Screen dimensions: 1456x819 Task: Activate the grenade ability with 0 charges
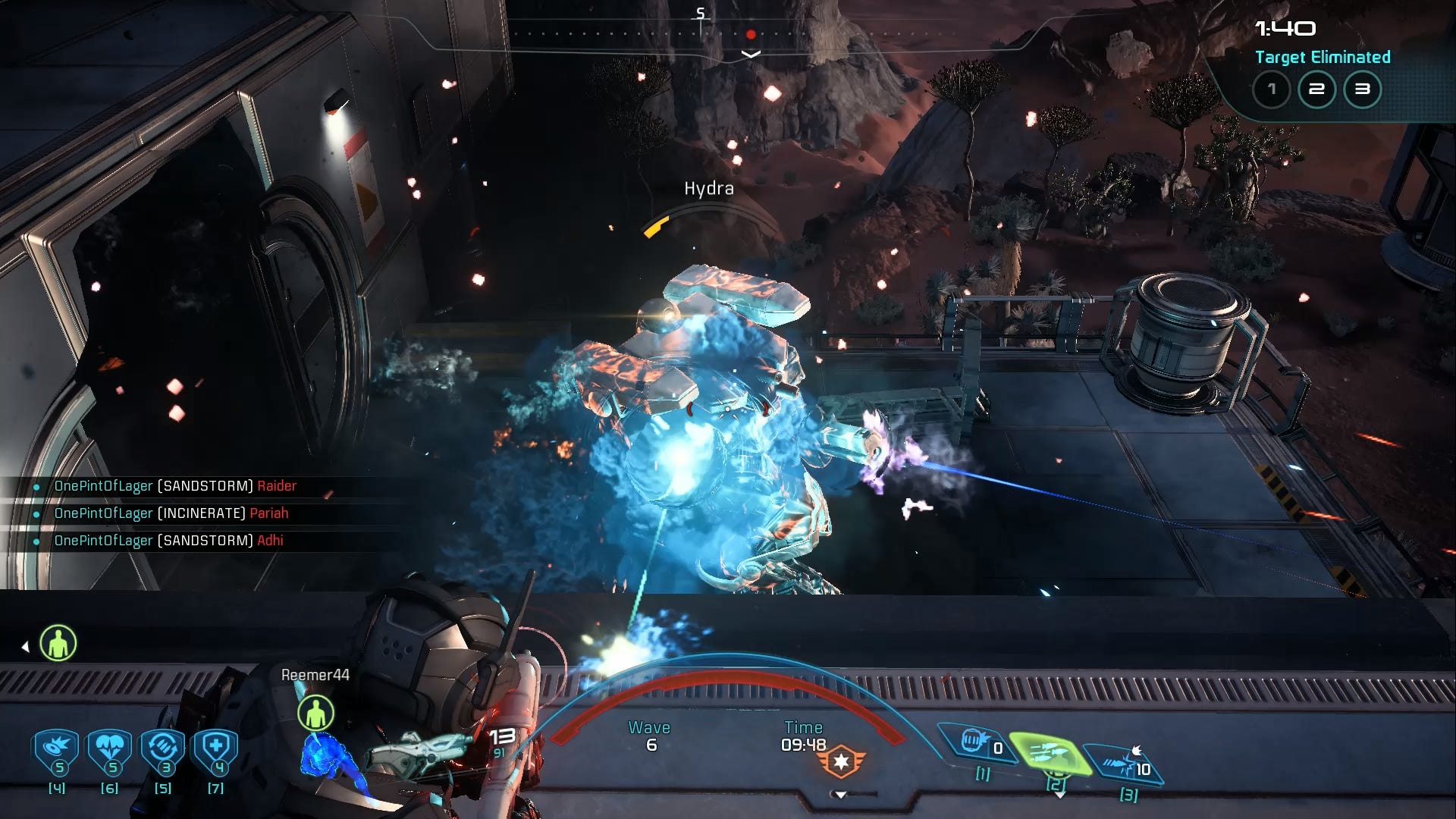point(977,742)
